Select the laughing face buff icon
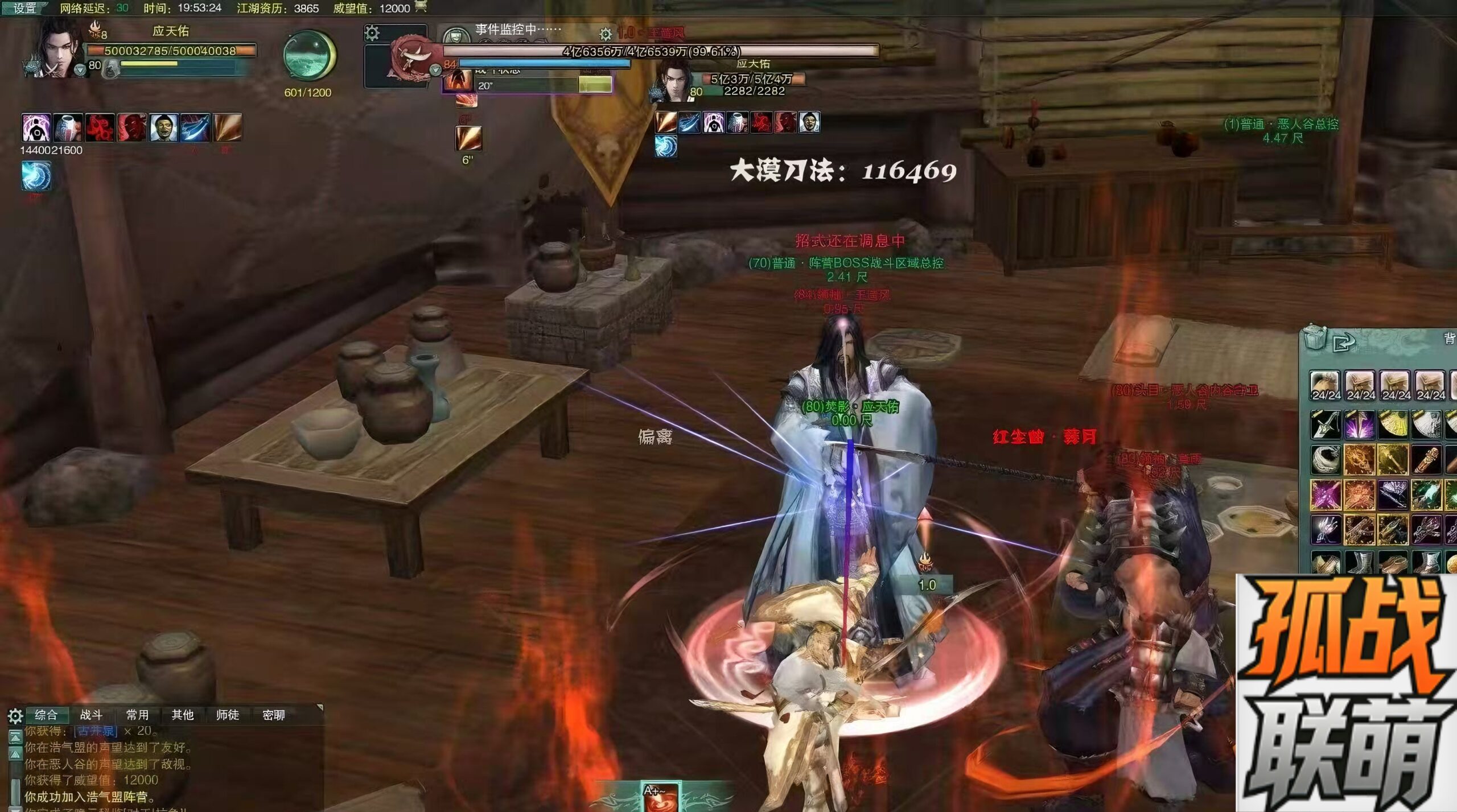 [164, 127]
